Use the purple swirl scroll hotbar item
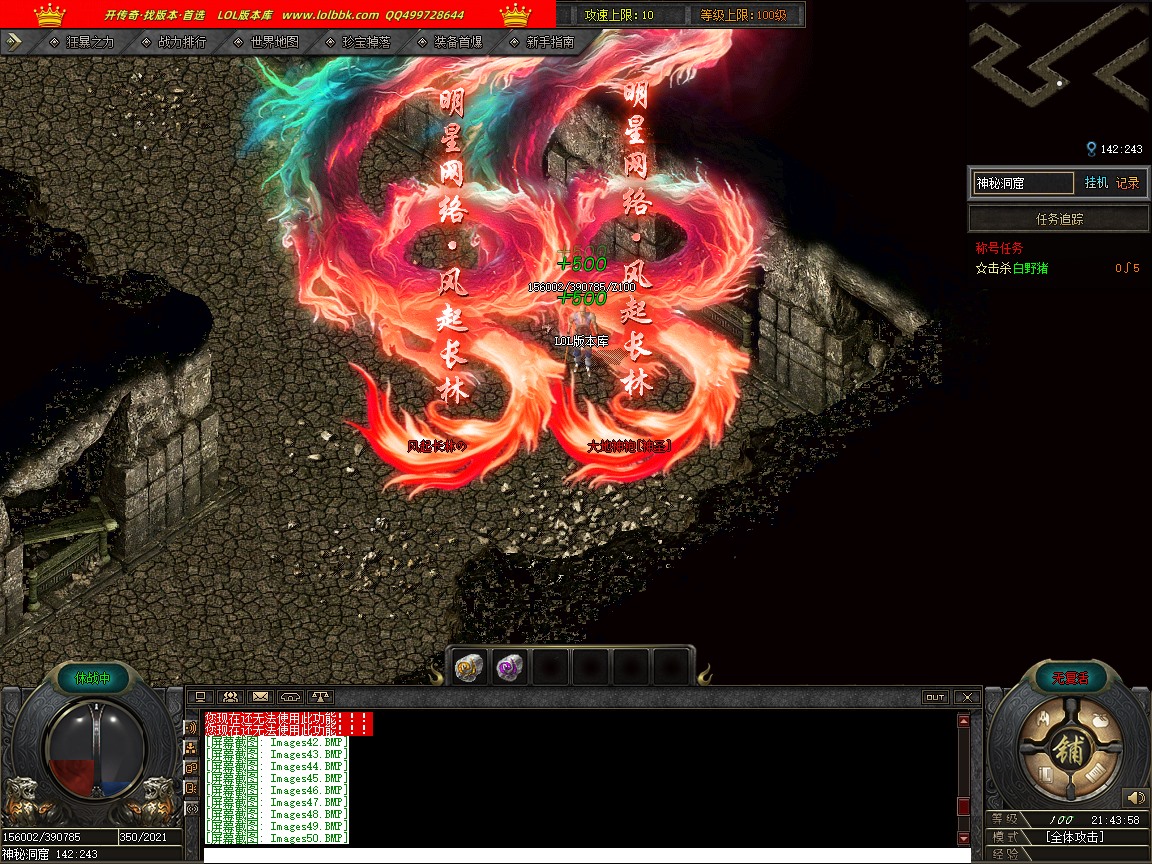Viewport: 1152px width, 864px height. tap(510, 667)
